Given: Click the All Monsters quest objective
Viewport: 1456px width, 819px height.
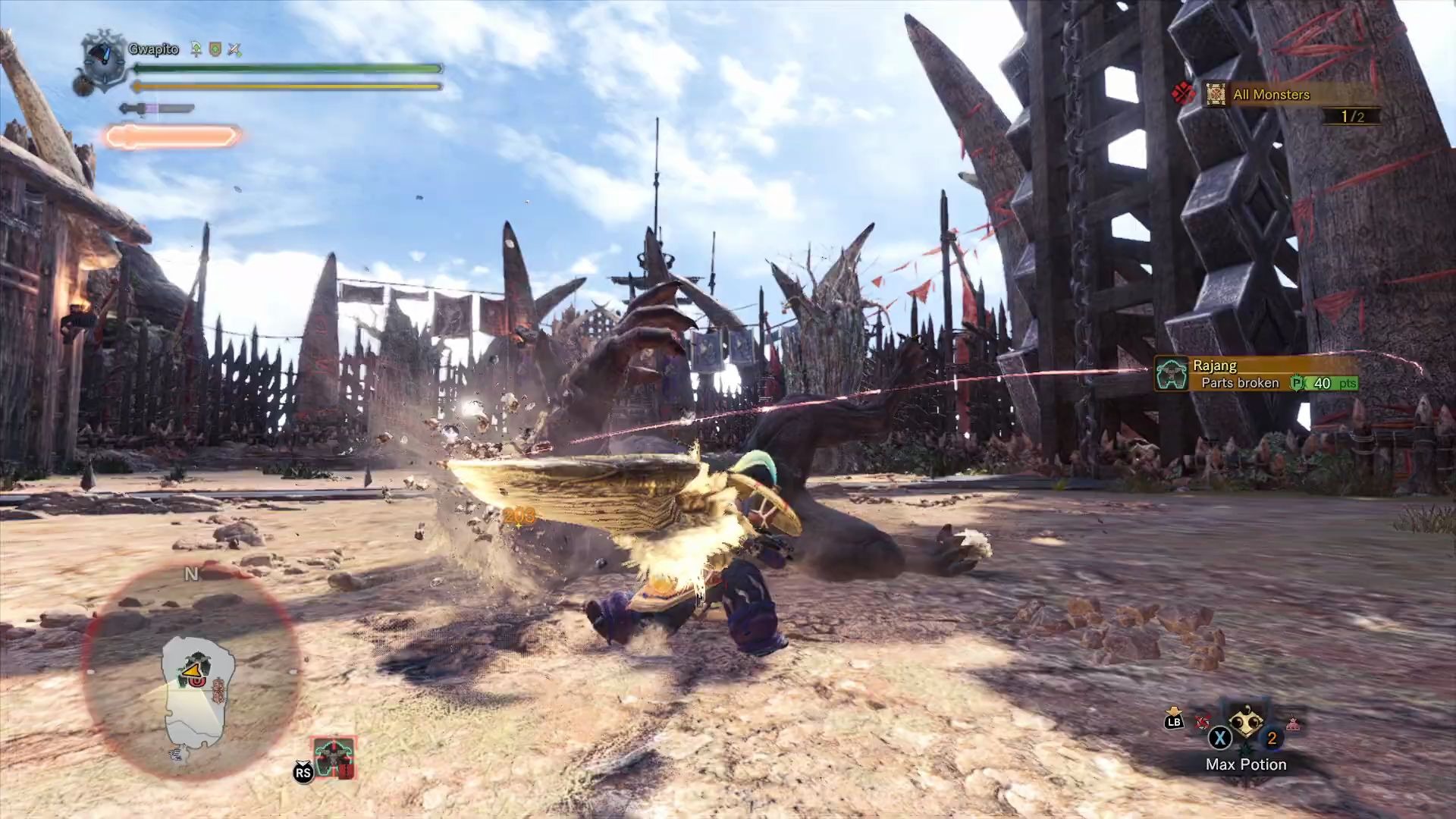Looking at the screenshot, I should (1271, 95).
